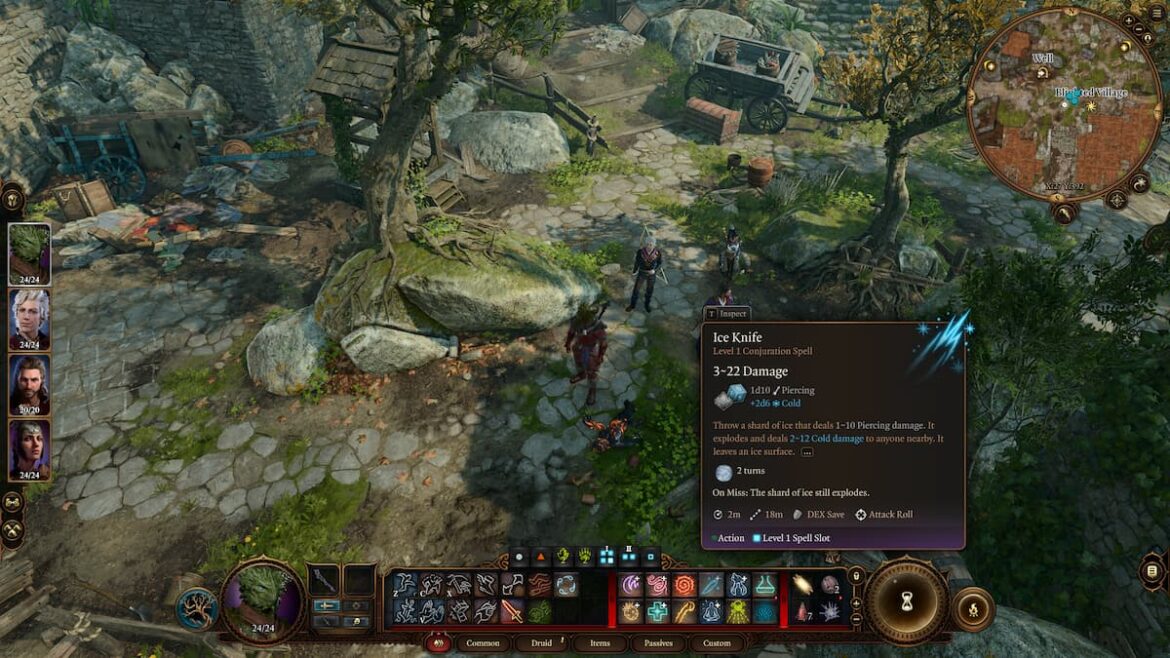This screenshot has width=1170, height=658.
Task: Click the hourglass end turn button
Action: click(906, 601)
